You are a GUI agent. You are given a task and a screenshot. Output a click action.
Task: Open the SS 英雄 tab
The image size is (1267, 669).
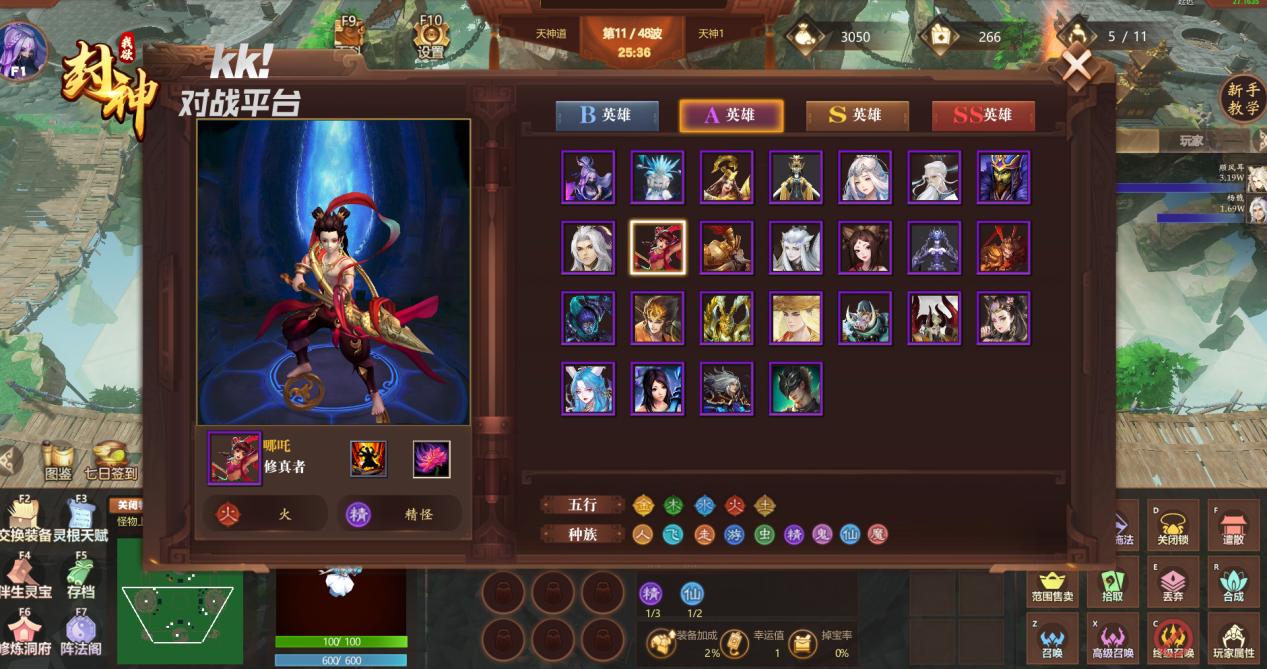point(982,115)
